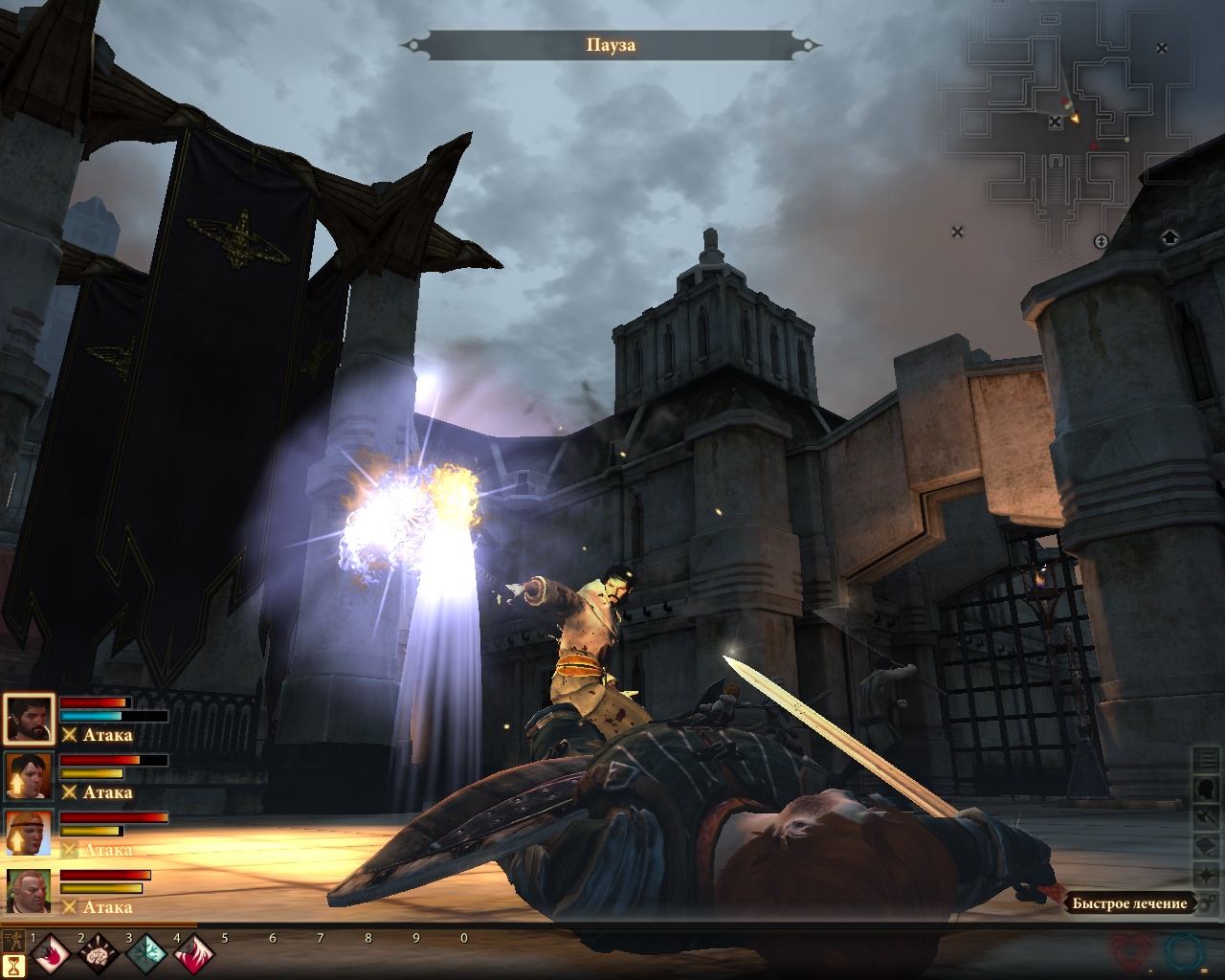Select the dark-haired companion's portrait
This screenshot has height=980, width=1225.
(x=28, y=776)
